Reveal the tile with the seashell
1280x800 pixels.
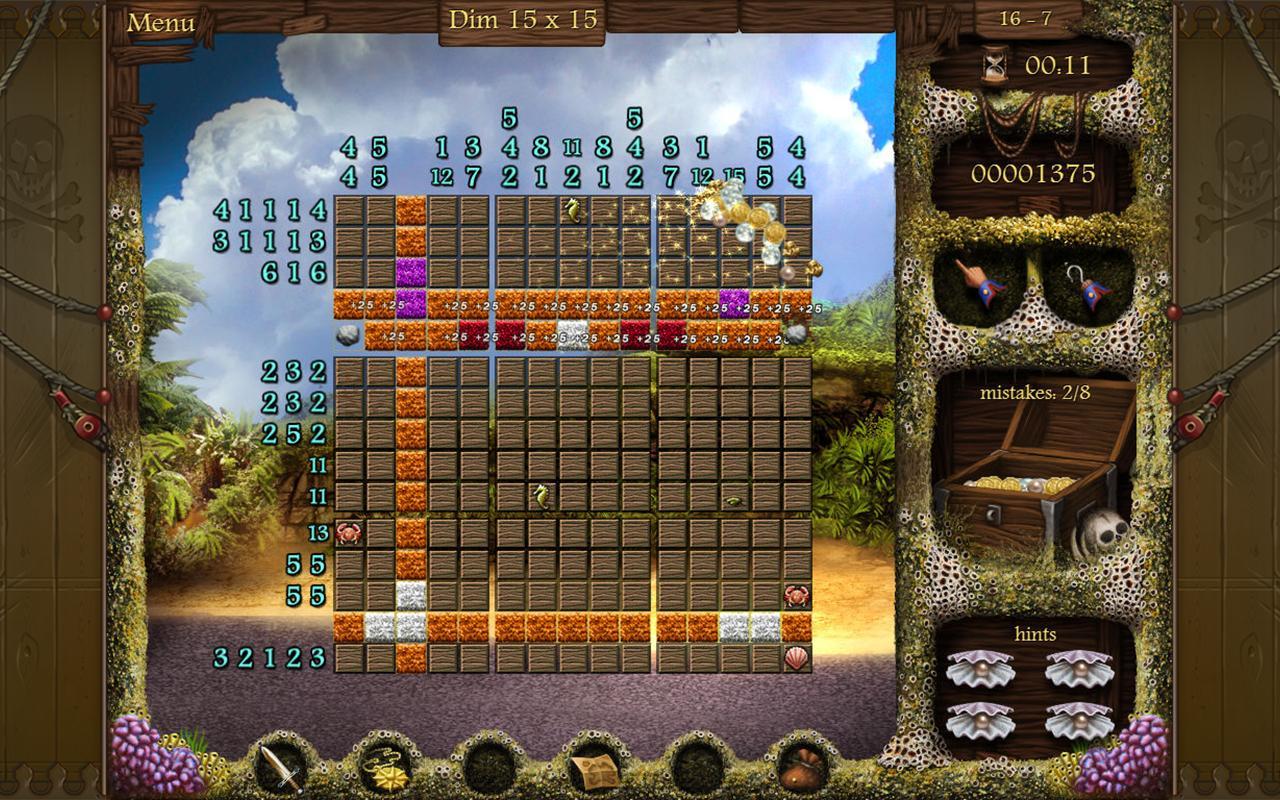coord(796,658)
